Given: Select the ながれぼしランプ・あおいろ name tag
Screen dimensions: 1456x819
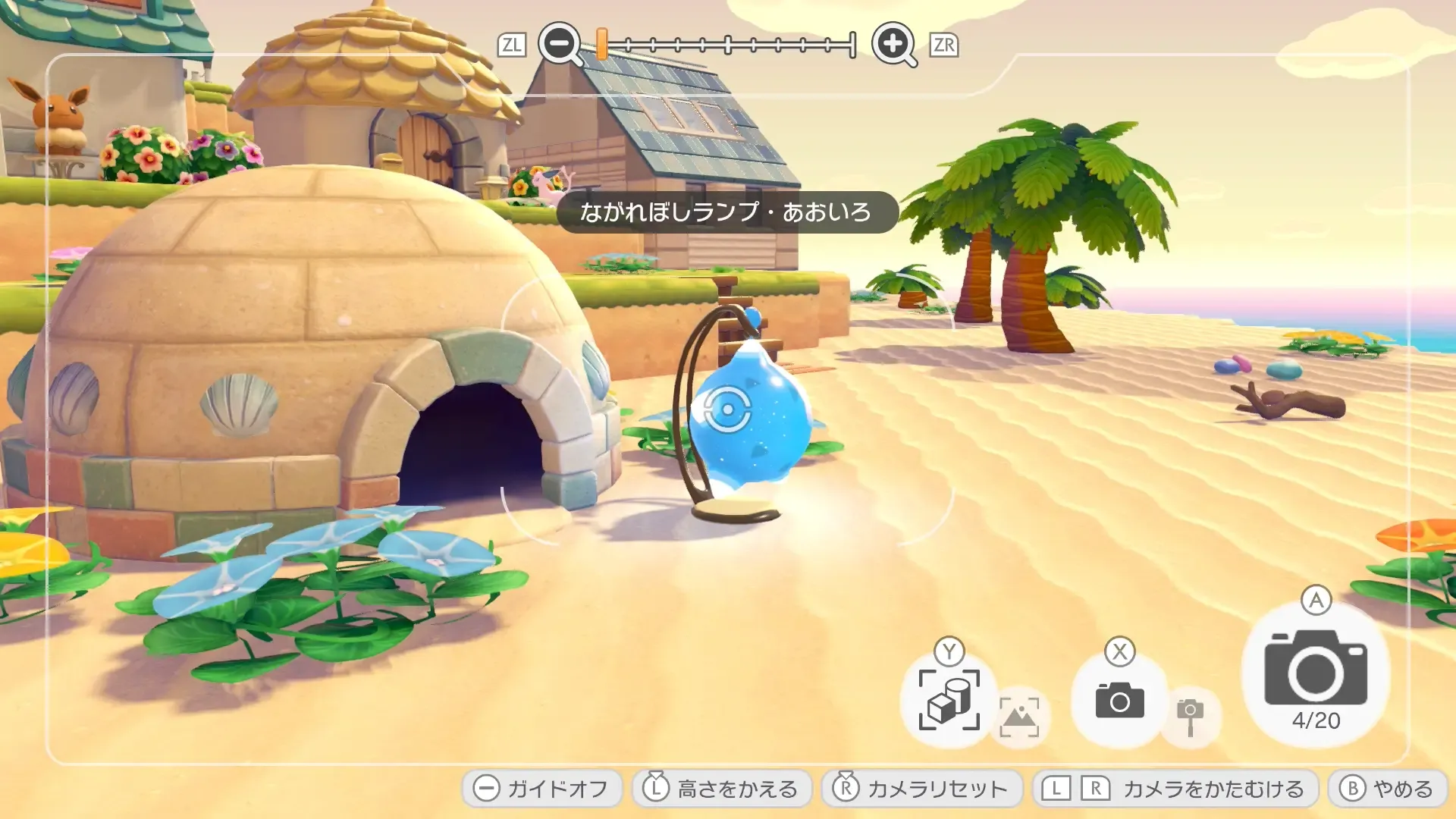Looking at the screenshot, I should click(x=730, y=212).
